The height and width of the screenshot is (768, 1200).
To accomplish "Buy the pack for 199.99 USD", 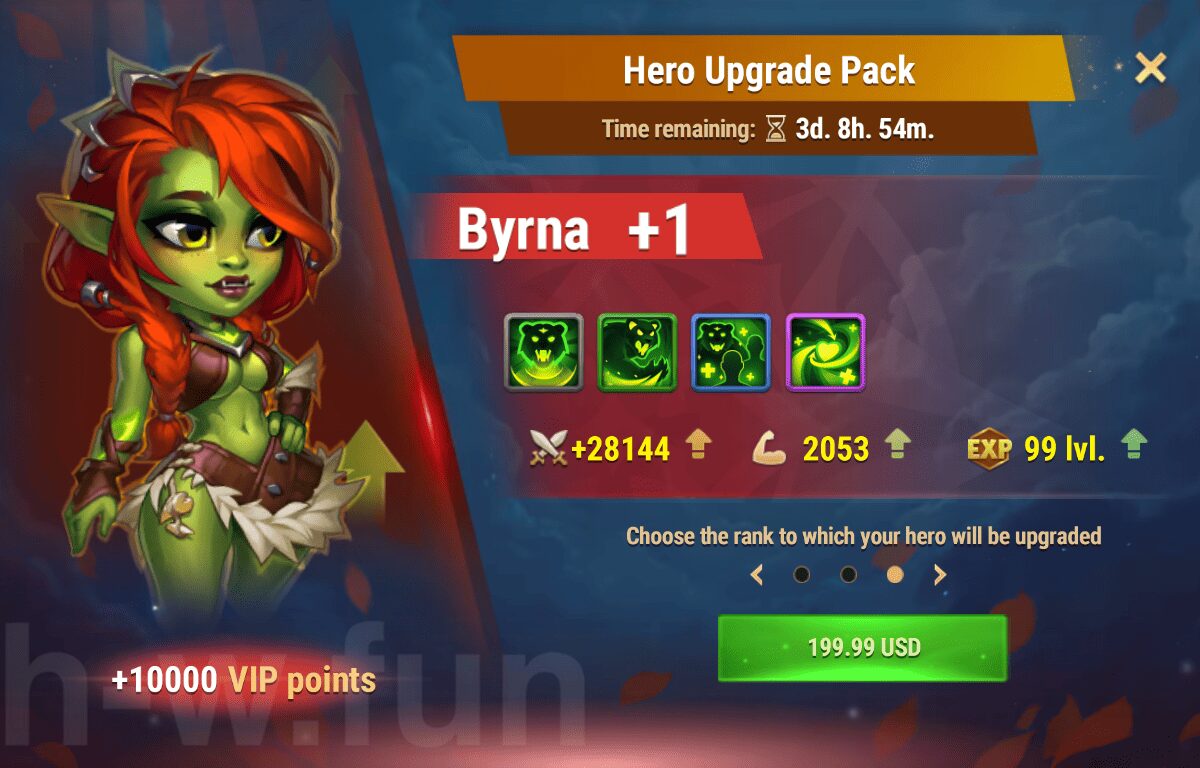I will (862, 648).
